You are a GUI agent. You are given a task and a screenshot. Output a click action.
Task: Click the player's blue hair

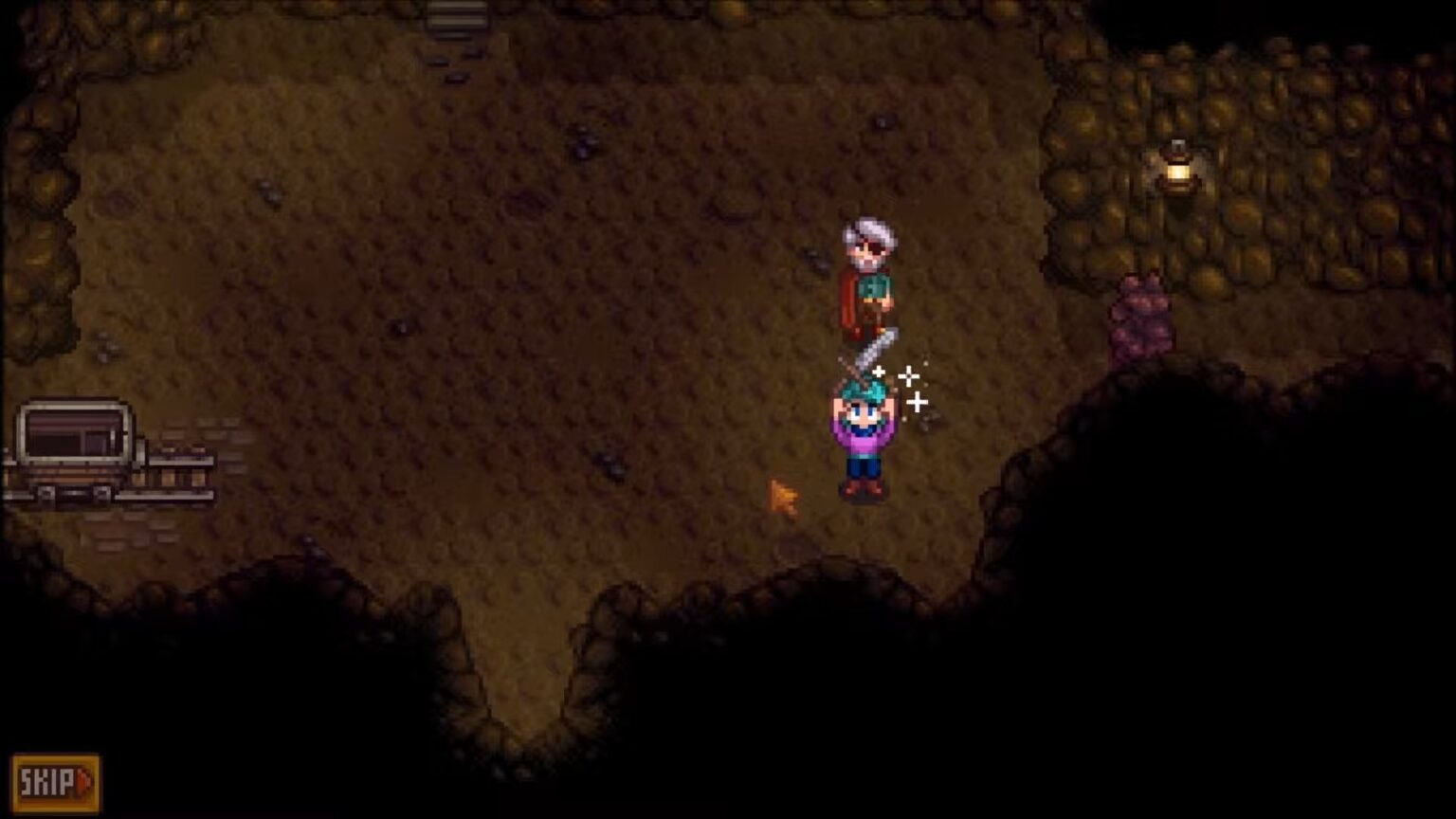click(x=863, y=391)
